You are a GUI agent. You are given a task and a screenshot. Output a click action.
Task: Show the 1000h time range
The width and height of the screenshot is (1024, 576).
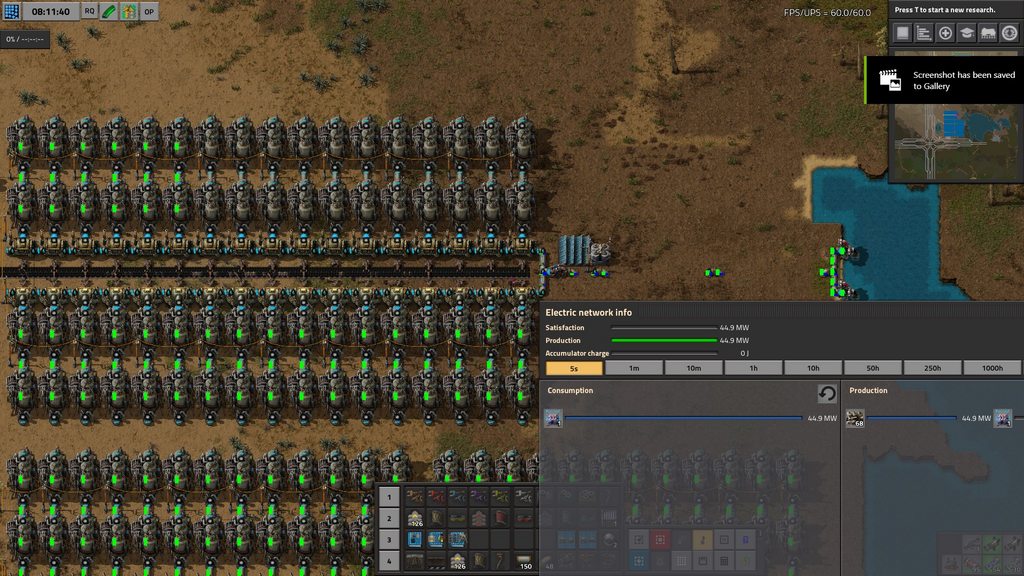992,368
